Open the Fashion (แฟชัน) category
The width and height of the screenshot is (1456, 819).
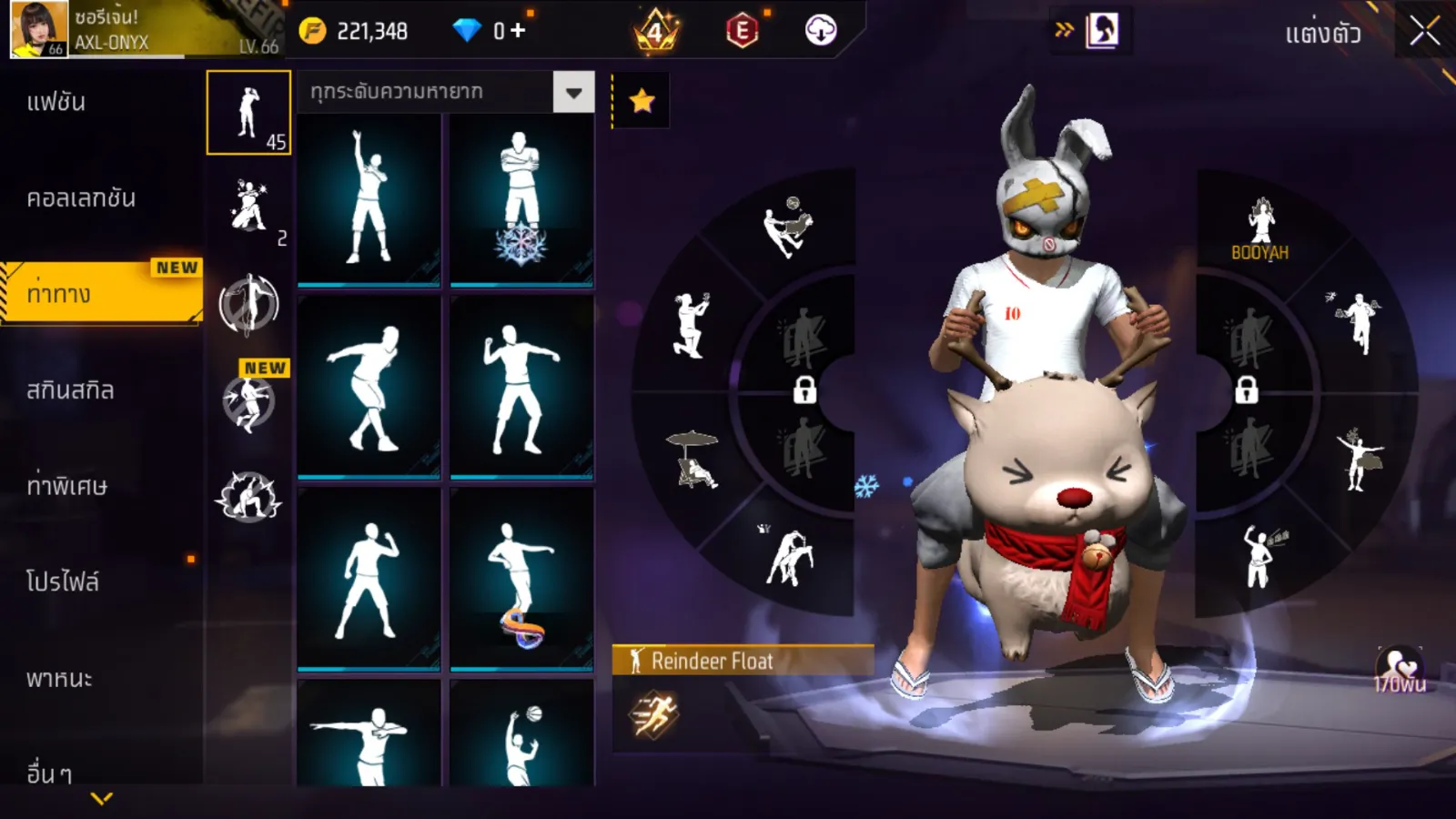point(56,102)
